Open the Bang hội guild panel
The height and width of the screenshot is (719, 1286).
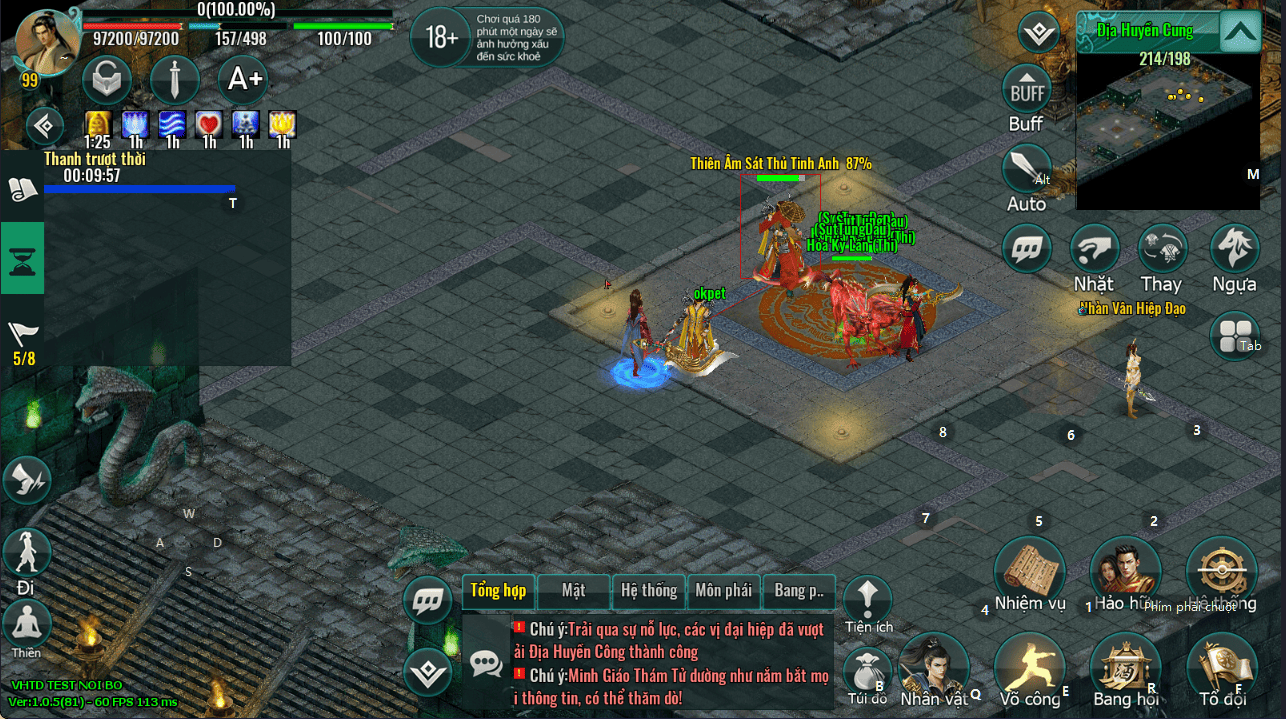pos(1125,666)
